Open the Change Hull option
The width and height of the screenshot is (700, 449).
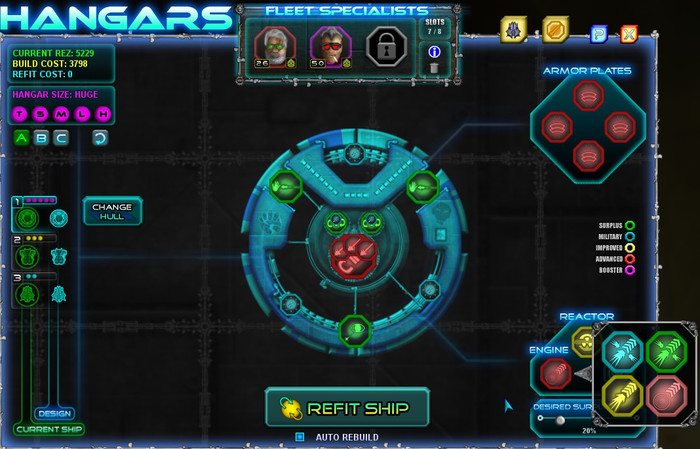pos(112,211)
